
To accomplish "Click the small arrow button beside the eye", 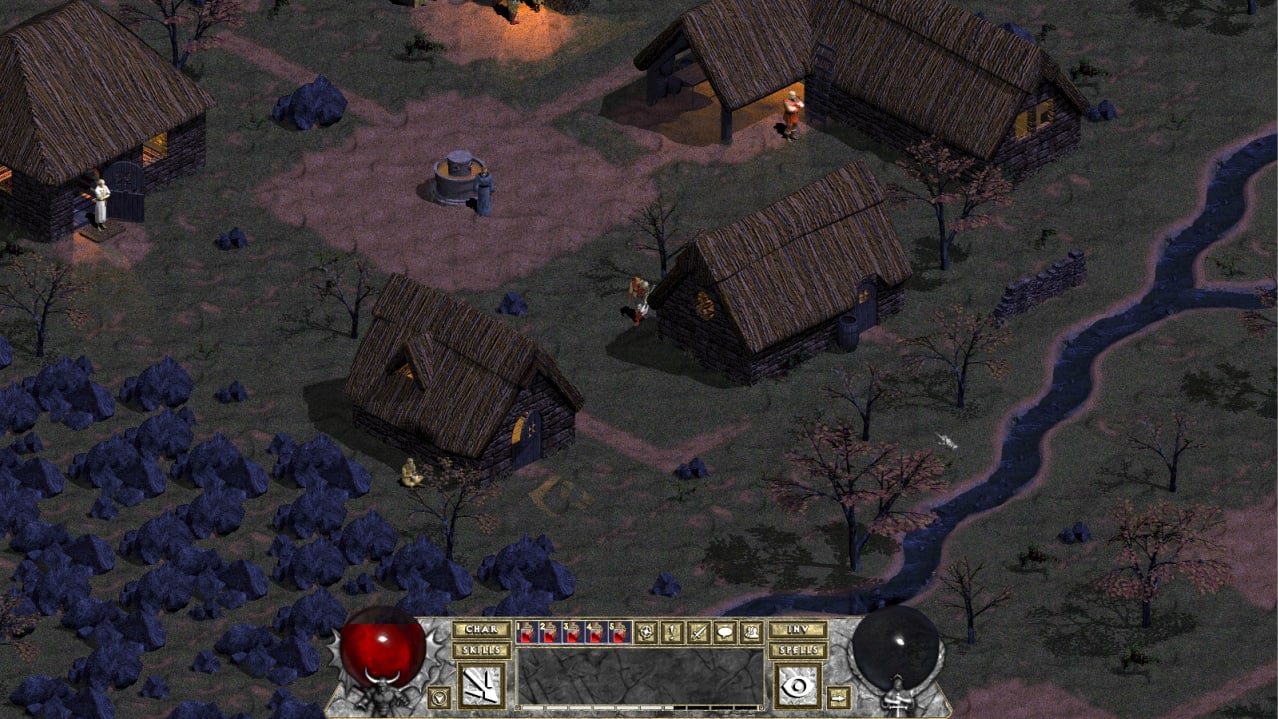I will [838, 696].
